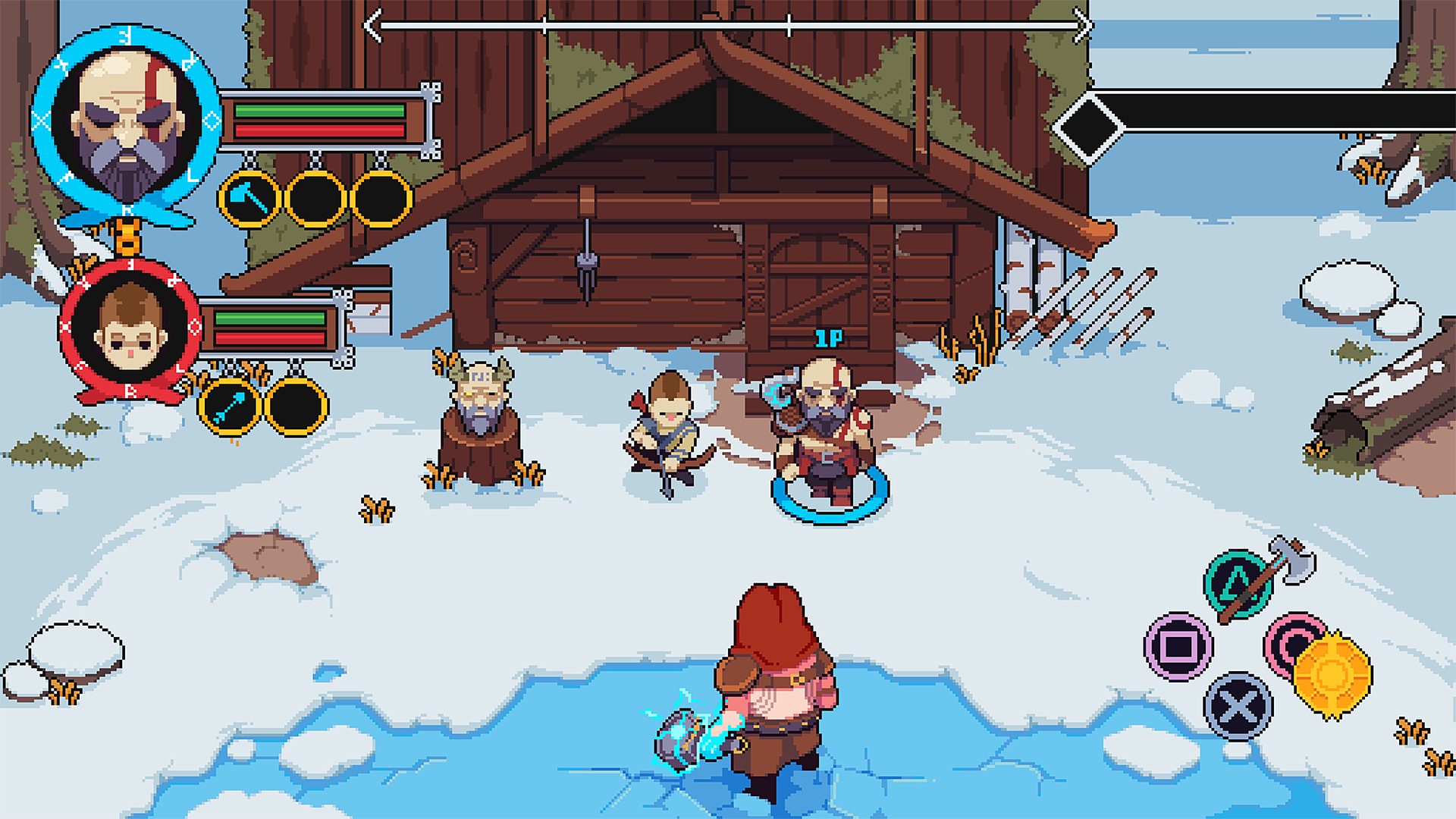Activate the blue axe ability slot
Image resolution: width=1456 pixels, height=819 pixels.
point(249,199)
